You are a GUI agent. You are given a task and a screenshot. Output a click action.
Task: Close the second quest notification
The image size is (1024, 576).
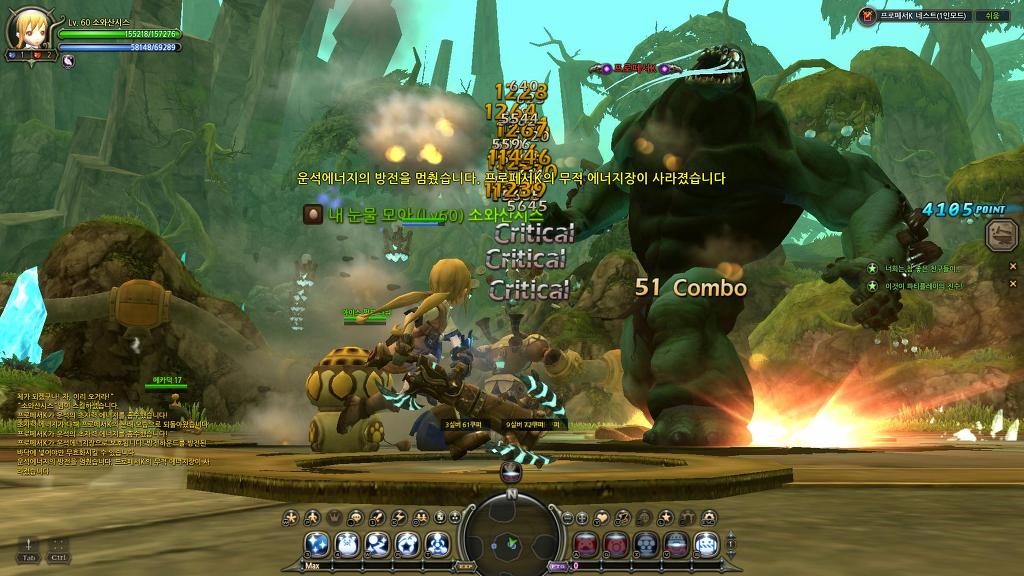(1012, 286)
